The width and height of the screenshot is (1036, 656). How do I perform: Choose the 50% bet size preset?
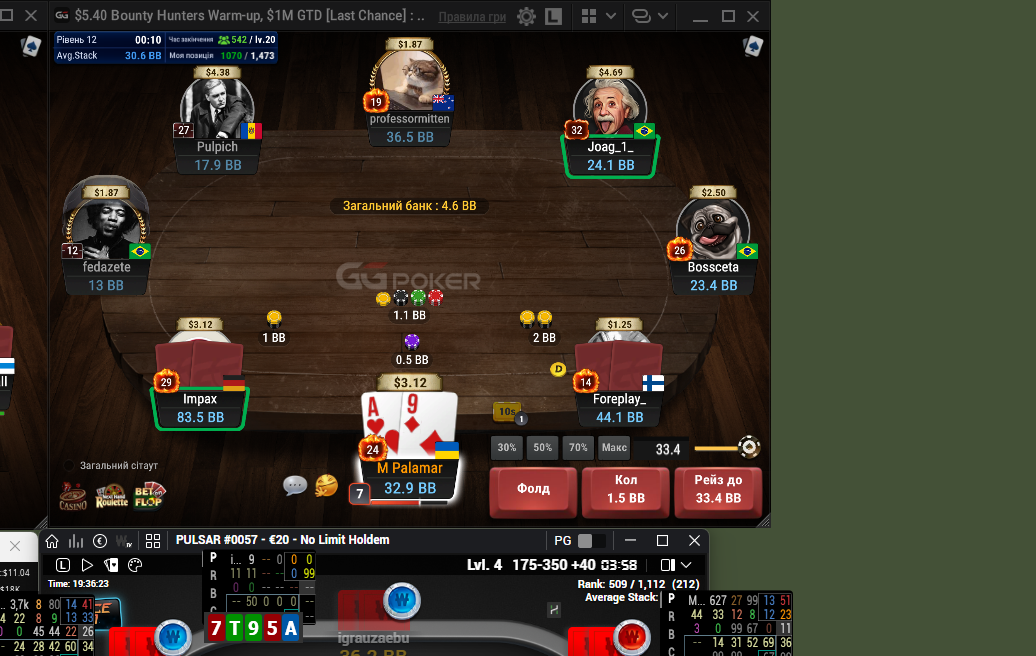[542, 448]
